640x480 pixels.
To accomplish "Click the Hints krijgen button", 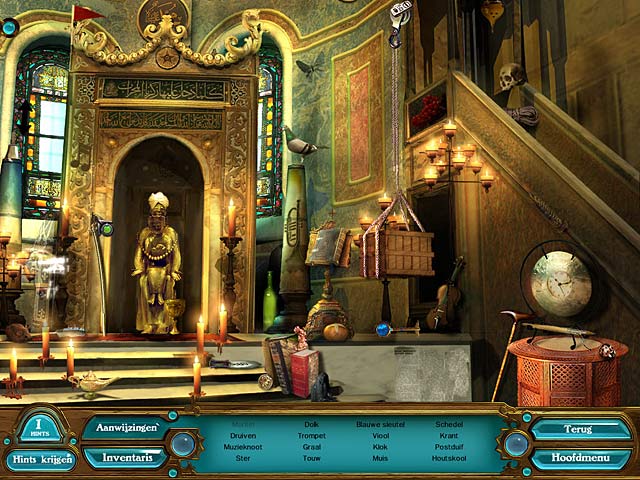I will pyautogui.click(x=40, y=460).
